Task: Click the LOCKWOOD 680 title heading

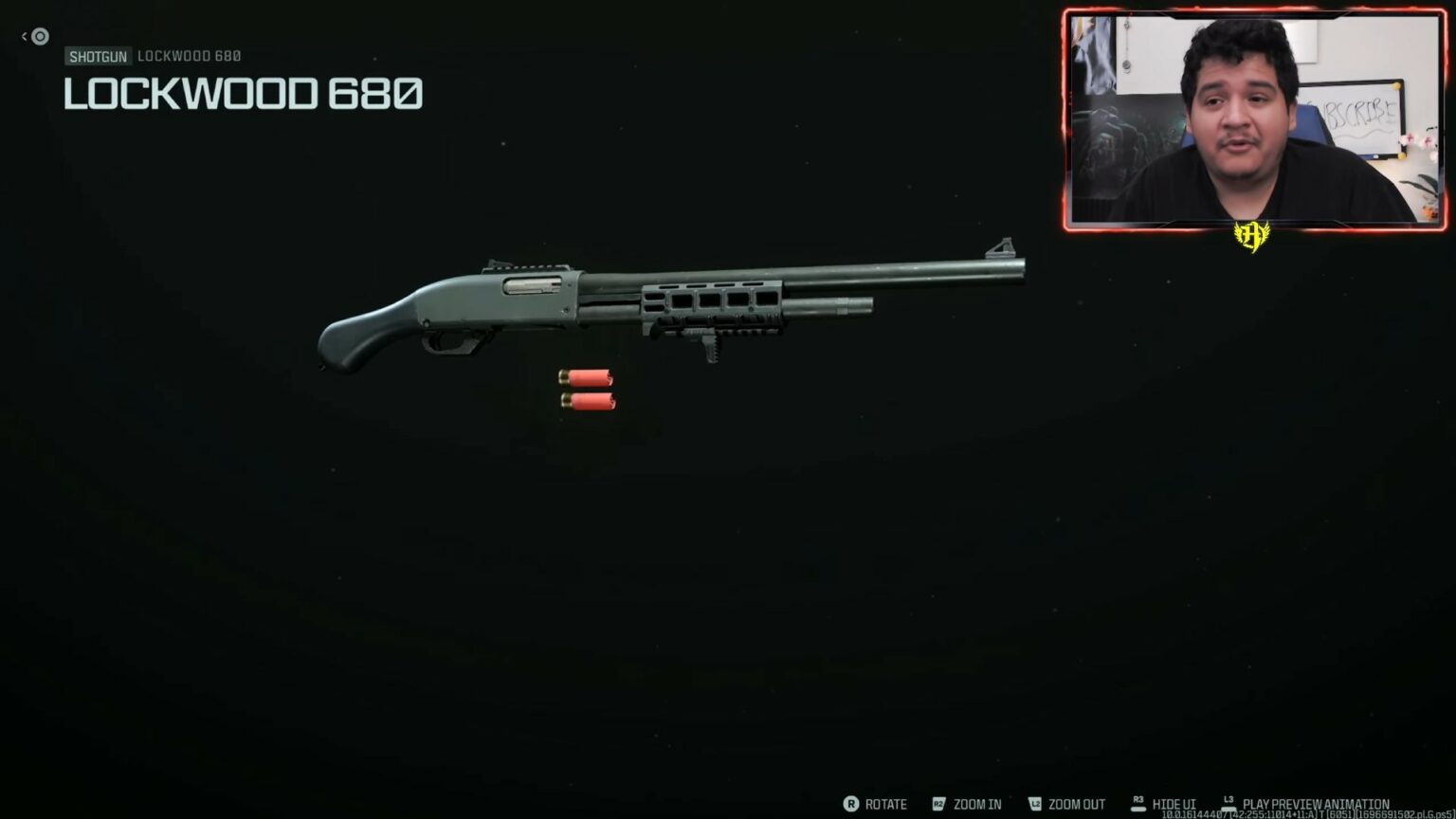Action: tap(243, 94)
